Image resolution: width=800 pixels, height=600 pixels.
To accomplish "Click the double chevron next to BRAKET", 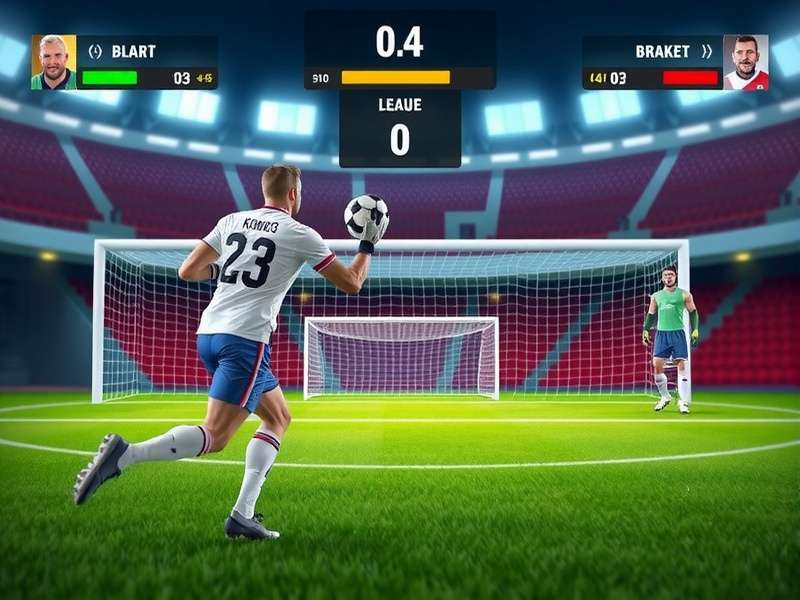I will [x=707, y=51].
